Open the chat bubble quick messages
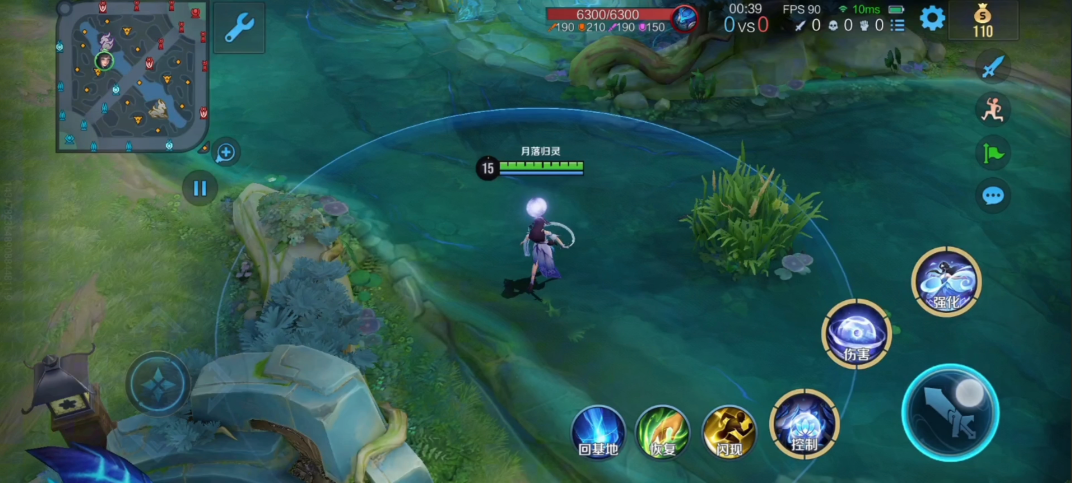 click(x=992, y=195)
